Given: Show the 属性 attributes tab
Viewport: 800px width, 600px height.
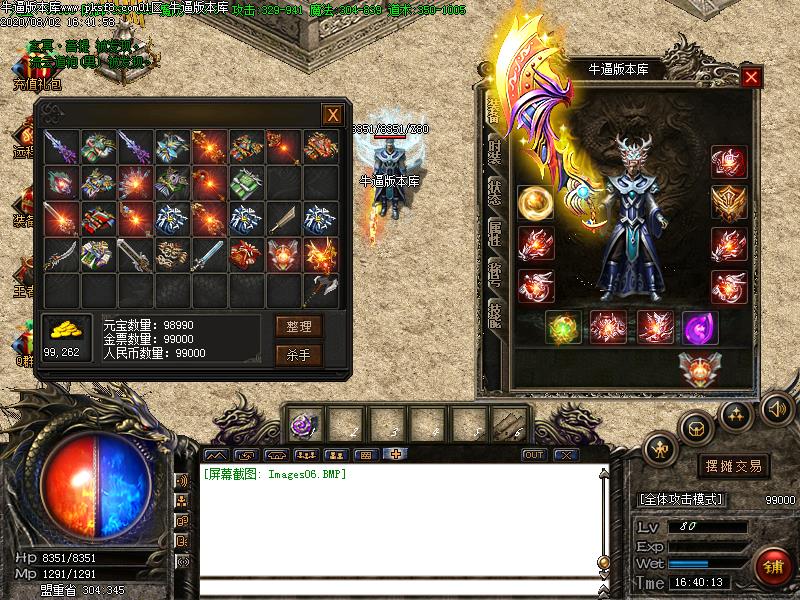Looking at the screenshot, I should 494,233.
